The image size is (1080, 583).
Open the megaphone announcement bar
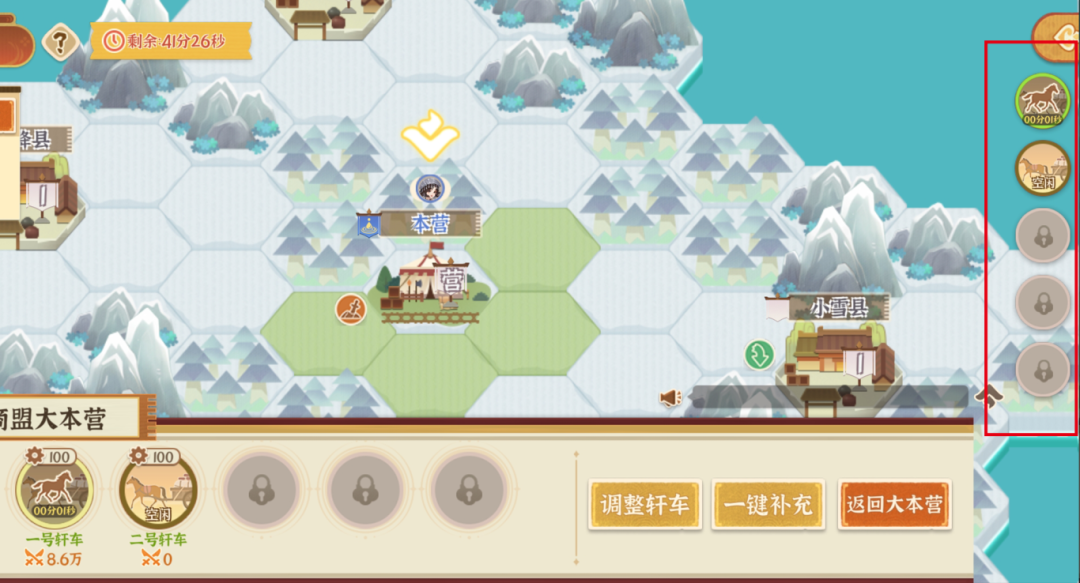coord(671,398)
